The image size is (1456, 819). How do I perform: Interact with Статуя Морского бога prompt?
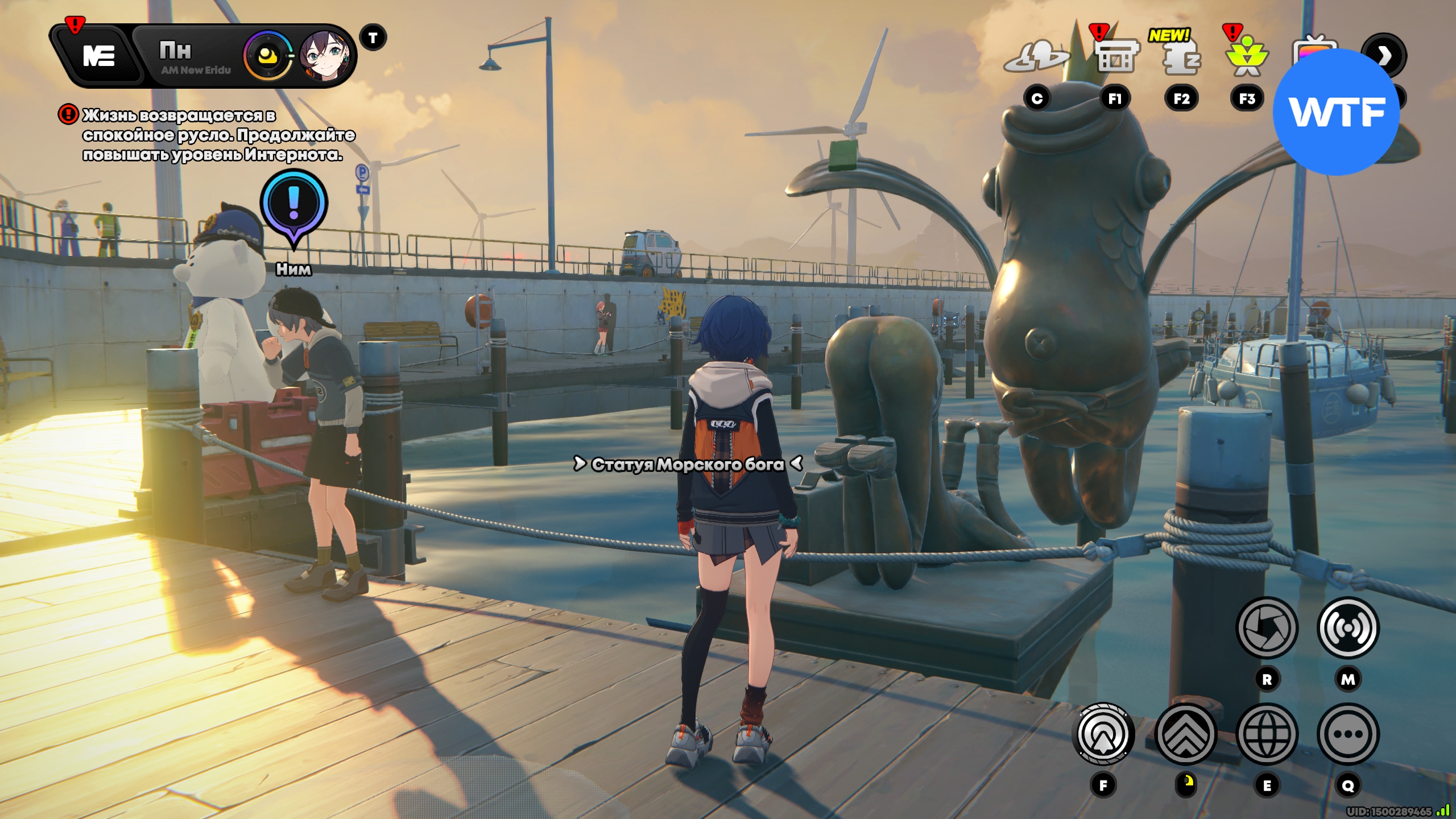tap(687, 465)
